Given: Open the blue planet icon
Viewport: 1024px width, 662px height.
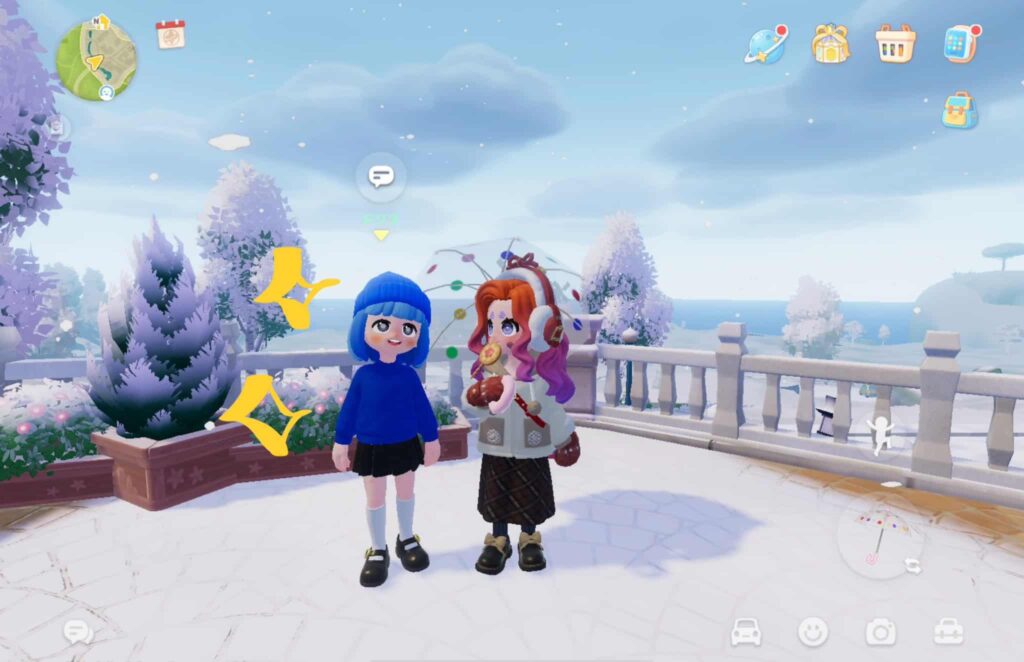Looking at the screenshot, I should [x=765, y=45].
